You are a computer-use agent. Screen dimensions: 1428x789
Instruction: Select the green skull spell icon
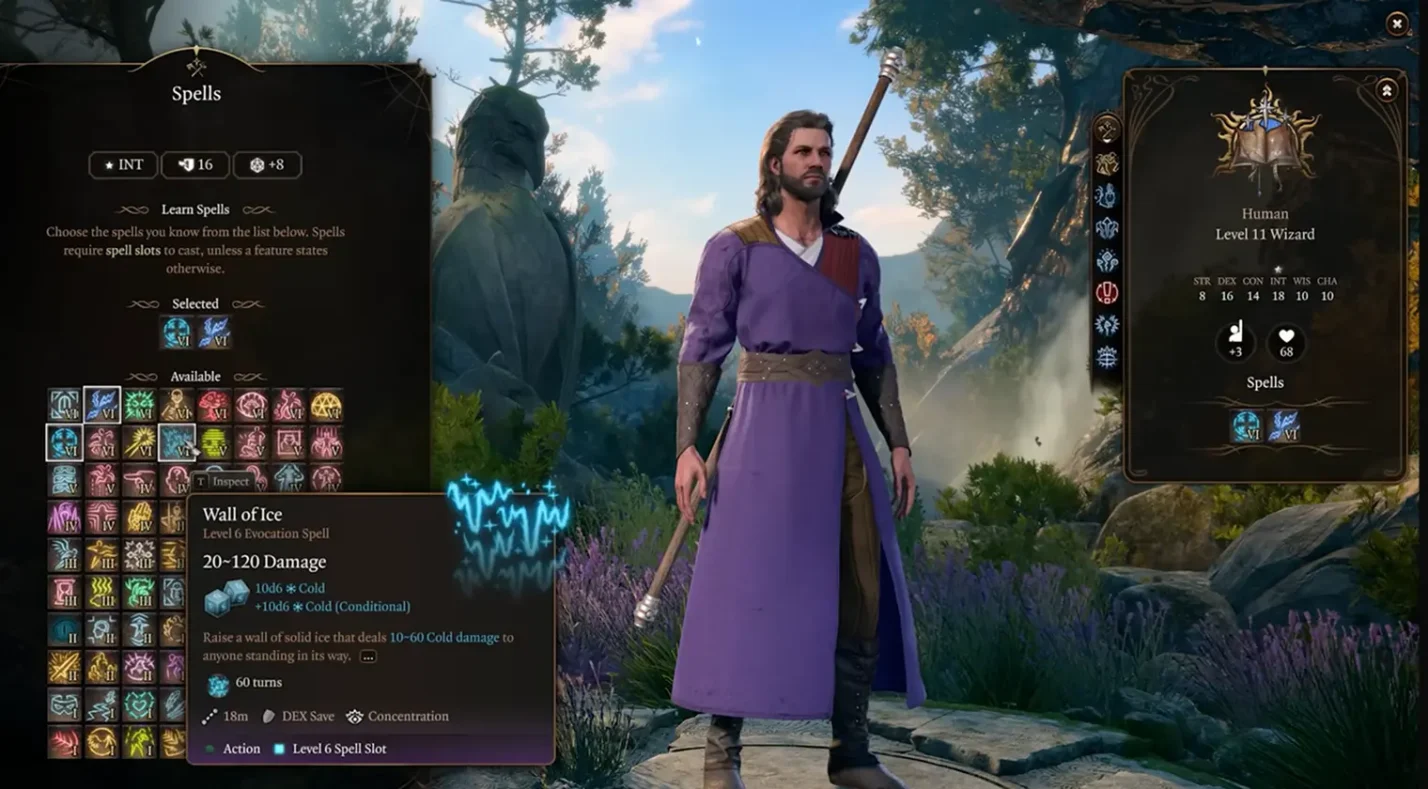pyautogui.click(x=214, y=442)
